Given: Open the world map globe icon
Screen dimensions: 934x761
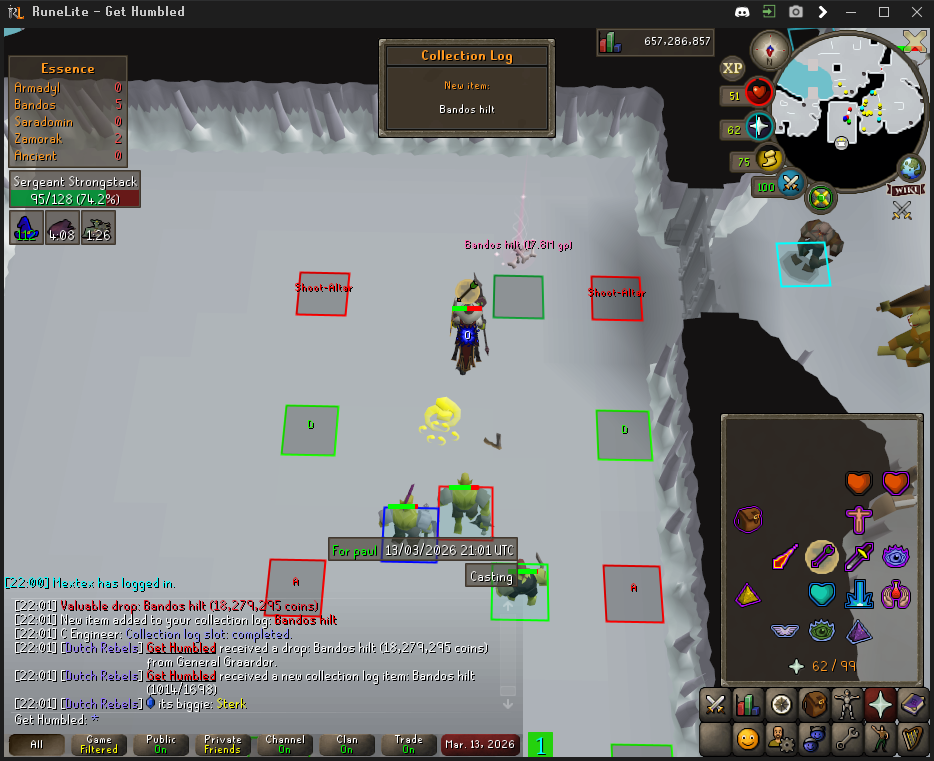Looking at the screenshot, I should (x=911, y=165).
